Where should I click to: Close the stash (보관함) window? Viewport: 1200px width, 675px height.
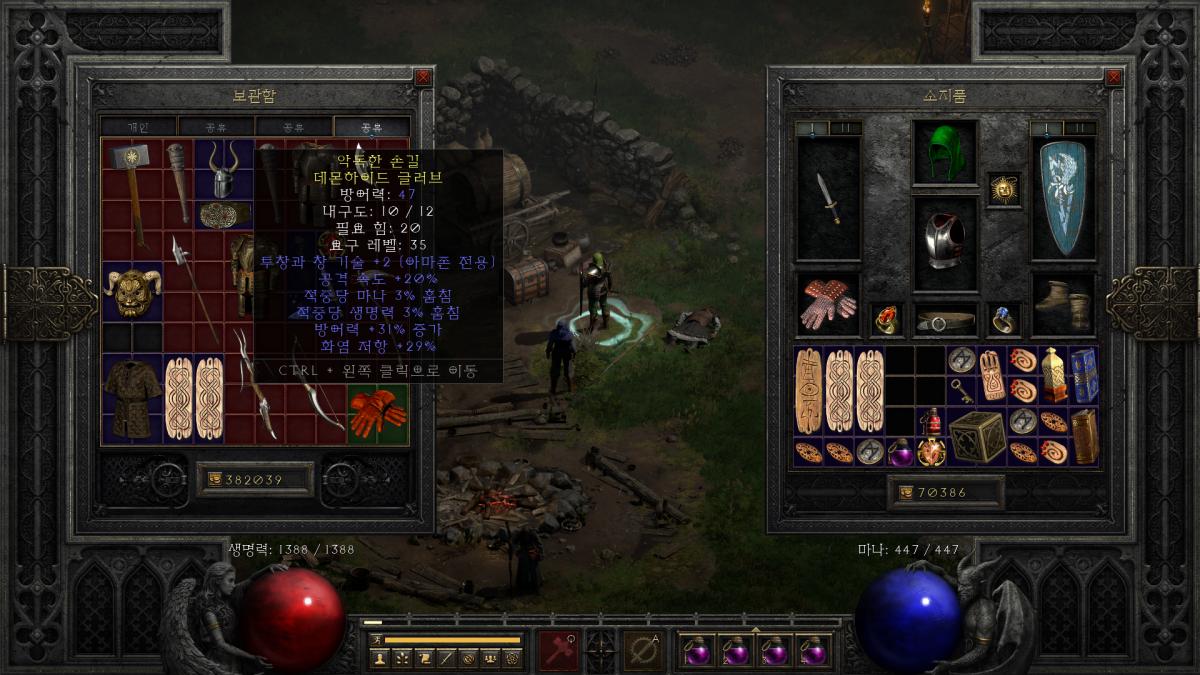pos(423,77)
